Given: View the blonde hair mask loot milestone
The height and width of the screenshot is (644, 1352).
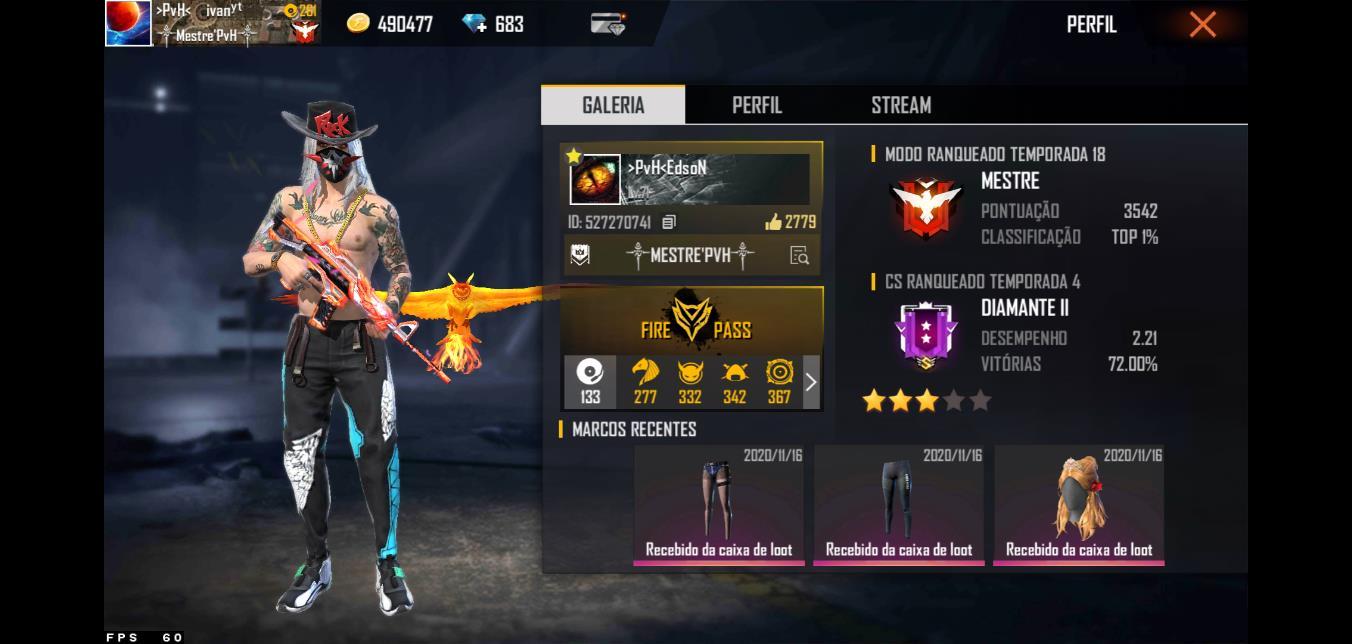Looking at the screenshot, I should pos(1078,505).
